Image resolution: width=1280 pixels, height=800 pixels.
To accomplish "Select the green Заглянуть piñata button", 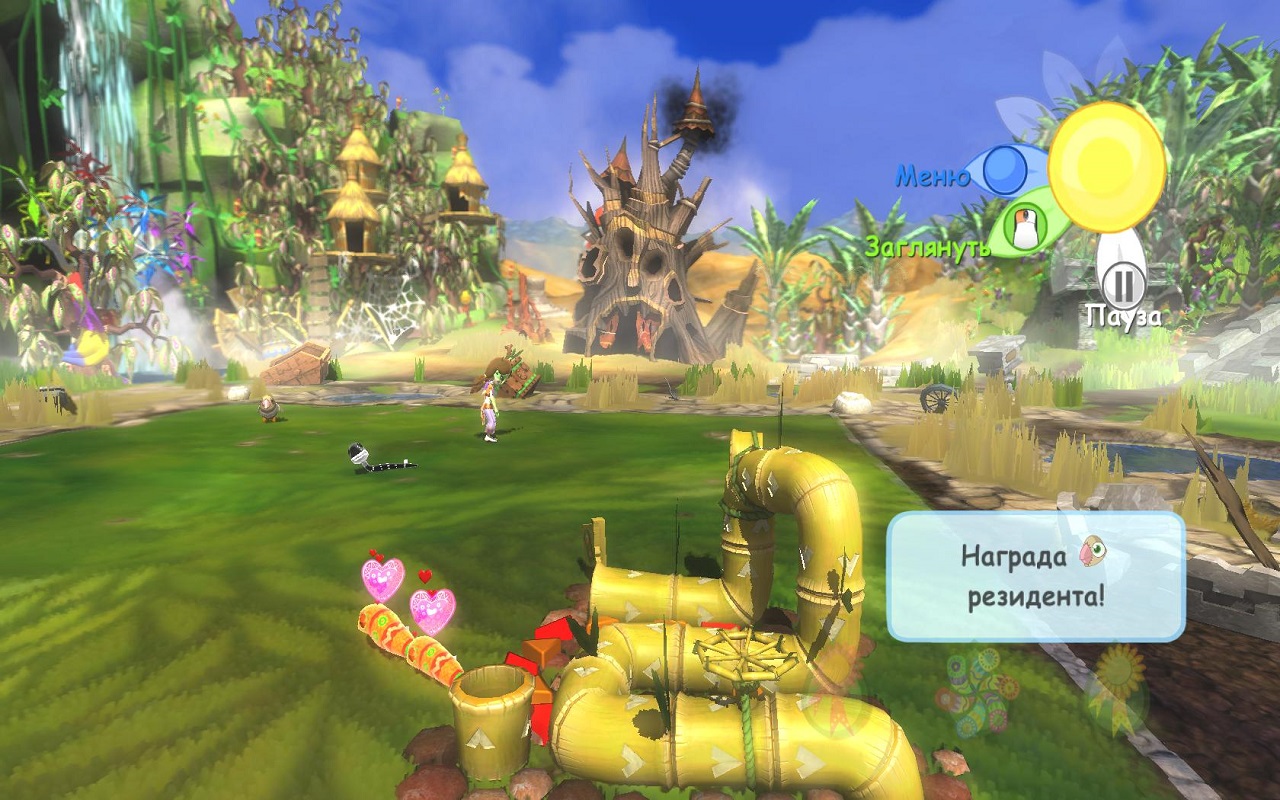I will click(1022, 228).
